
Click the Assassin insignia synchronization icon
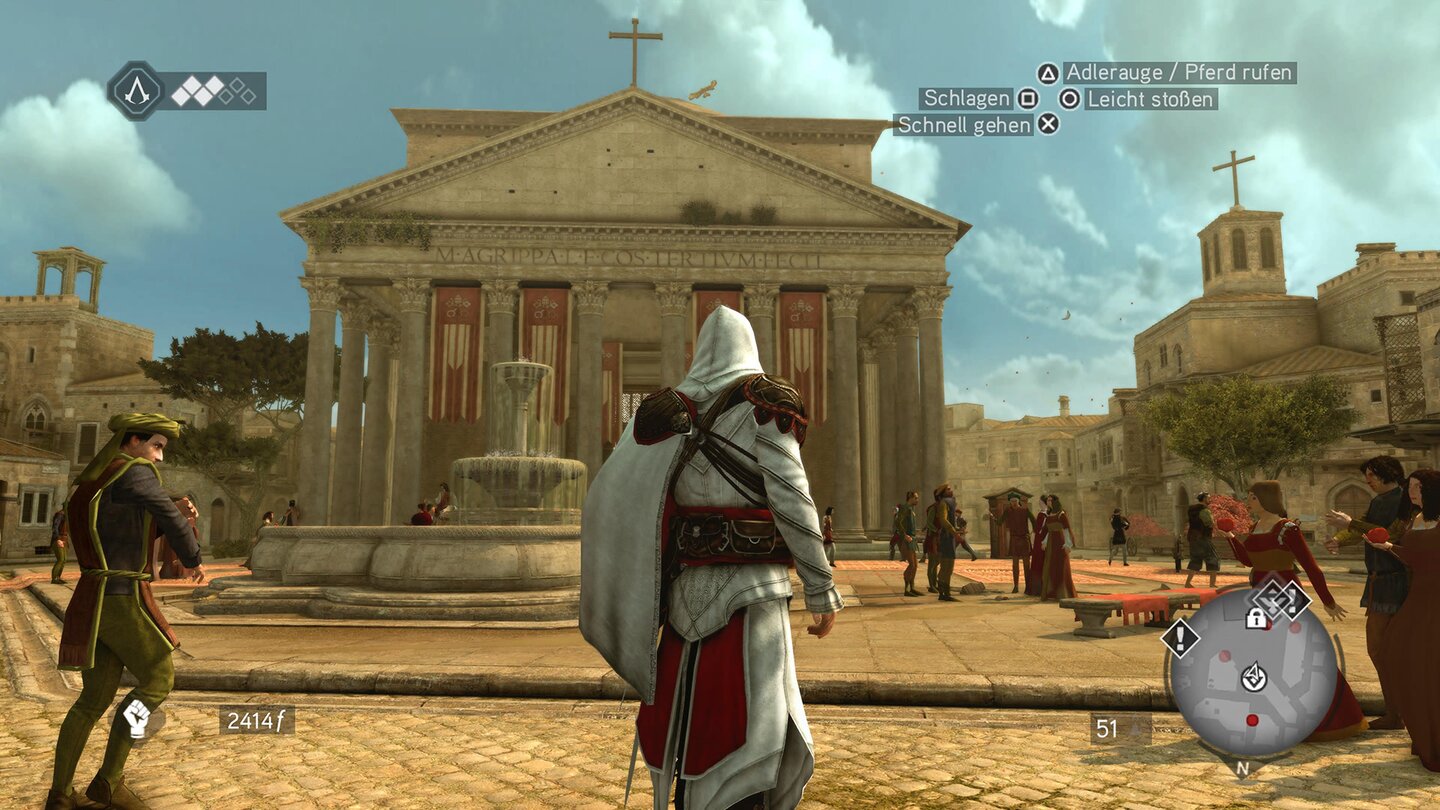pyautogui.click(x=137, y=91)
